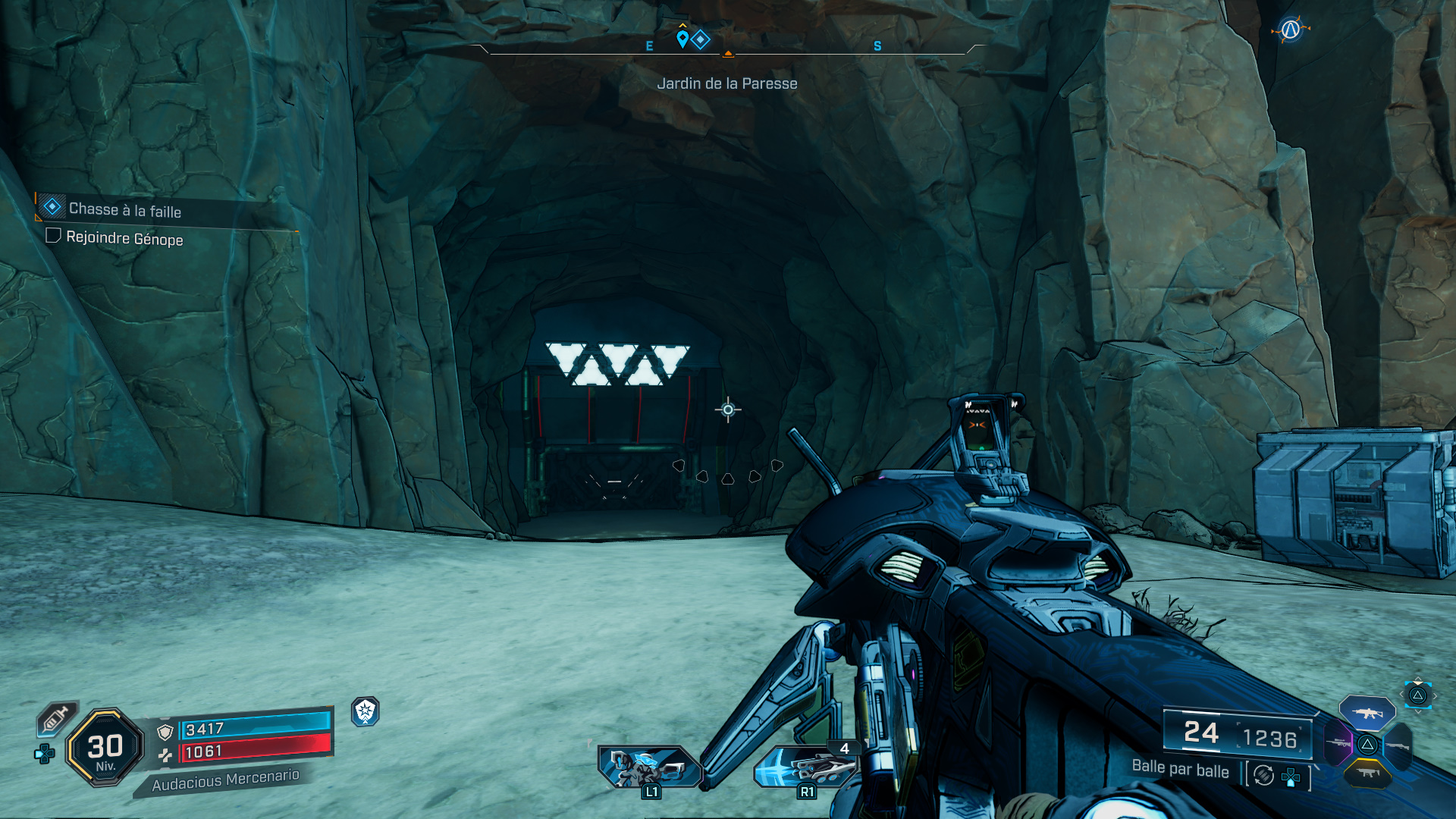Screen dimensions: 1456x819
Task: Use the R1 ordnance weapon slot
Action: point(805,767)
